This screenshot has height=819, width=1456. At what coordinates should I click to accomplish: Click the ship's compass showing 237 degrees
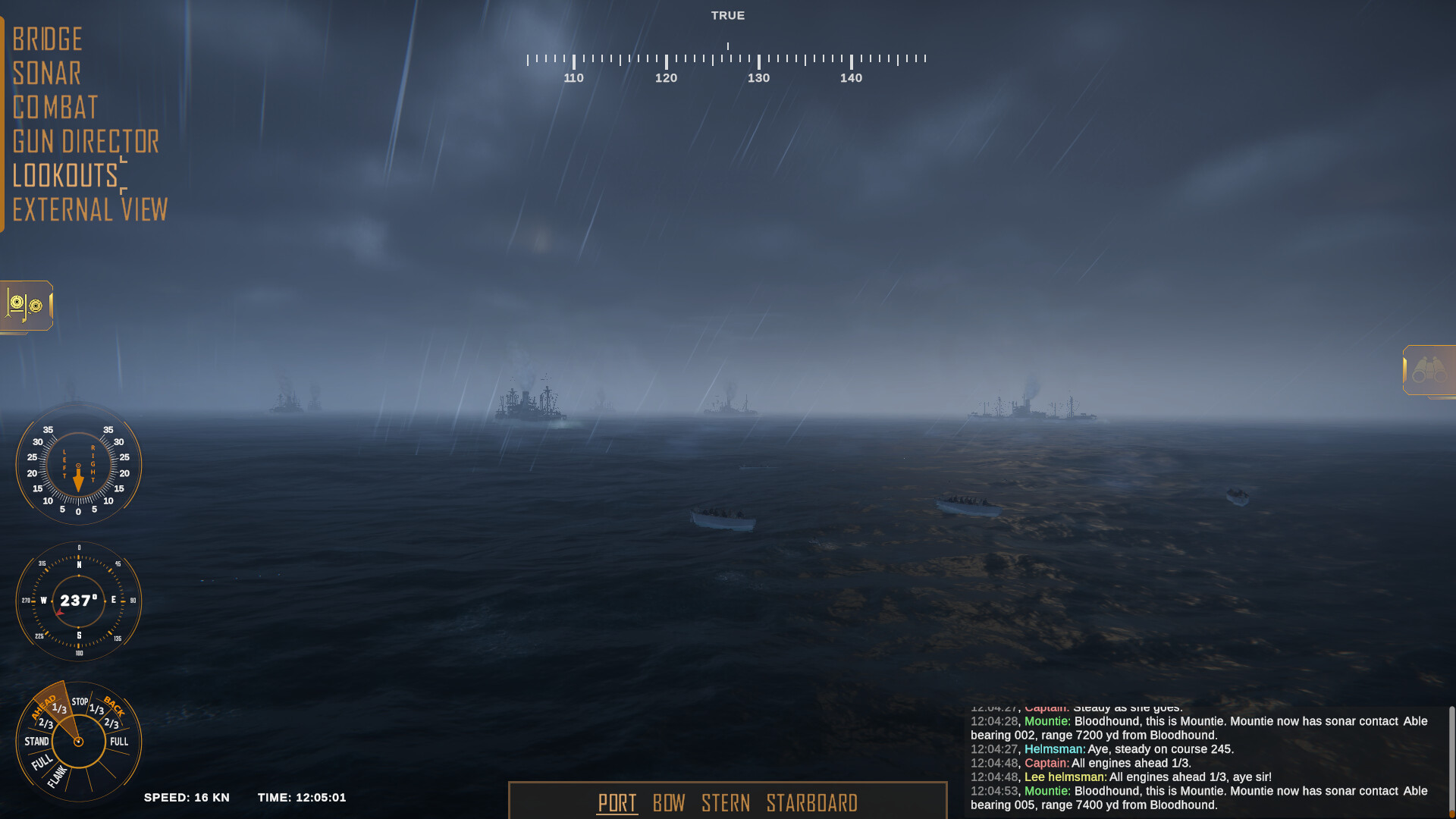78,601
